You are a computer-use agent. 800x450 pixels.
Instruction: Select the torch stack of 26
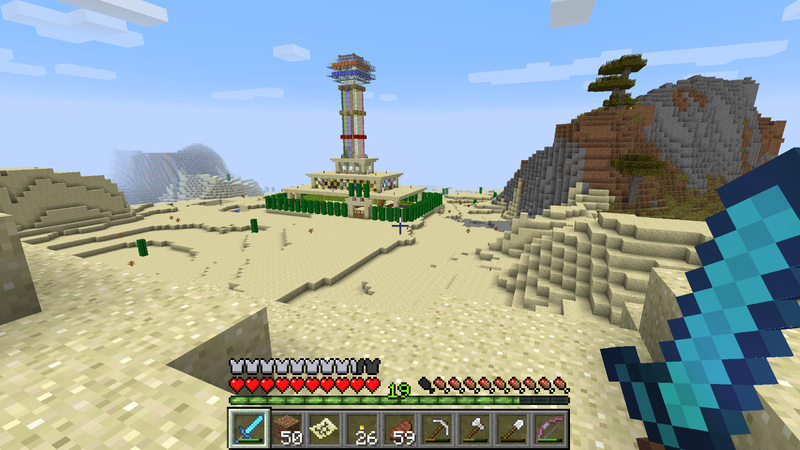[361, 428]
